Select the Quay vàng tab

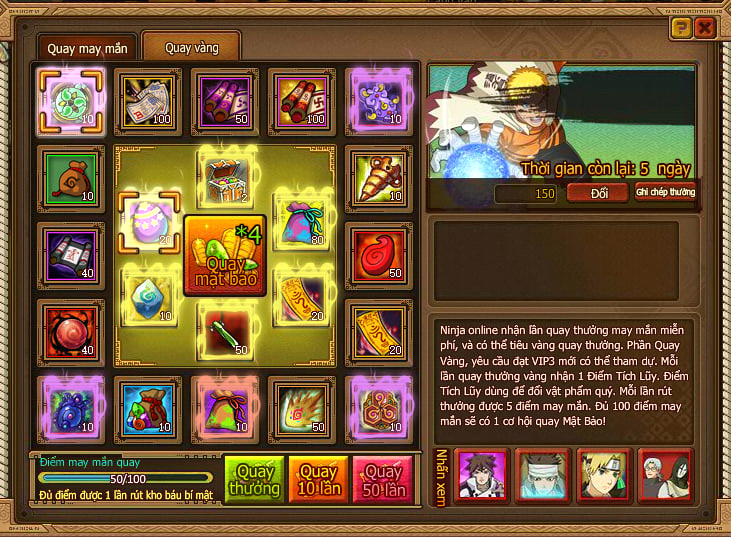190,47
